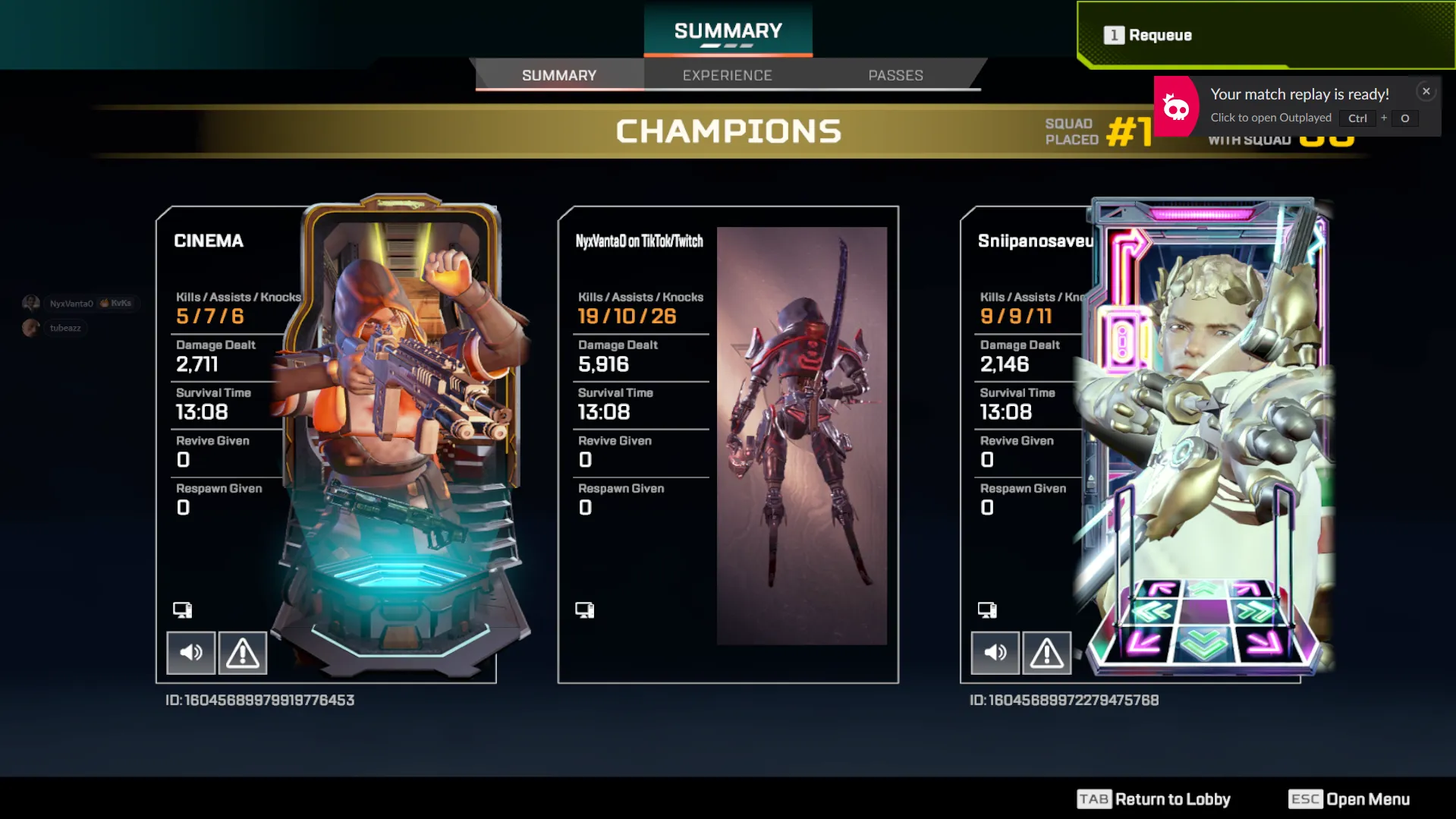Report player CINEMA with warning icon
The image size is (1456, 819).
(243, 652)
